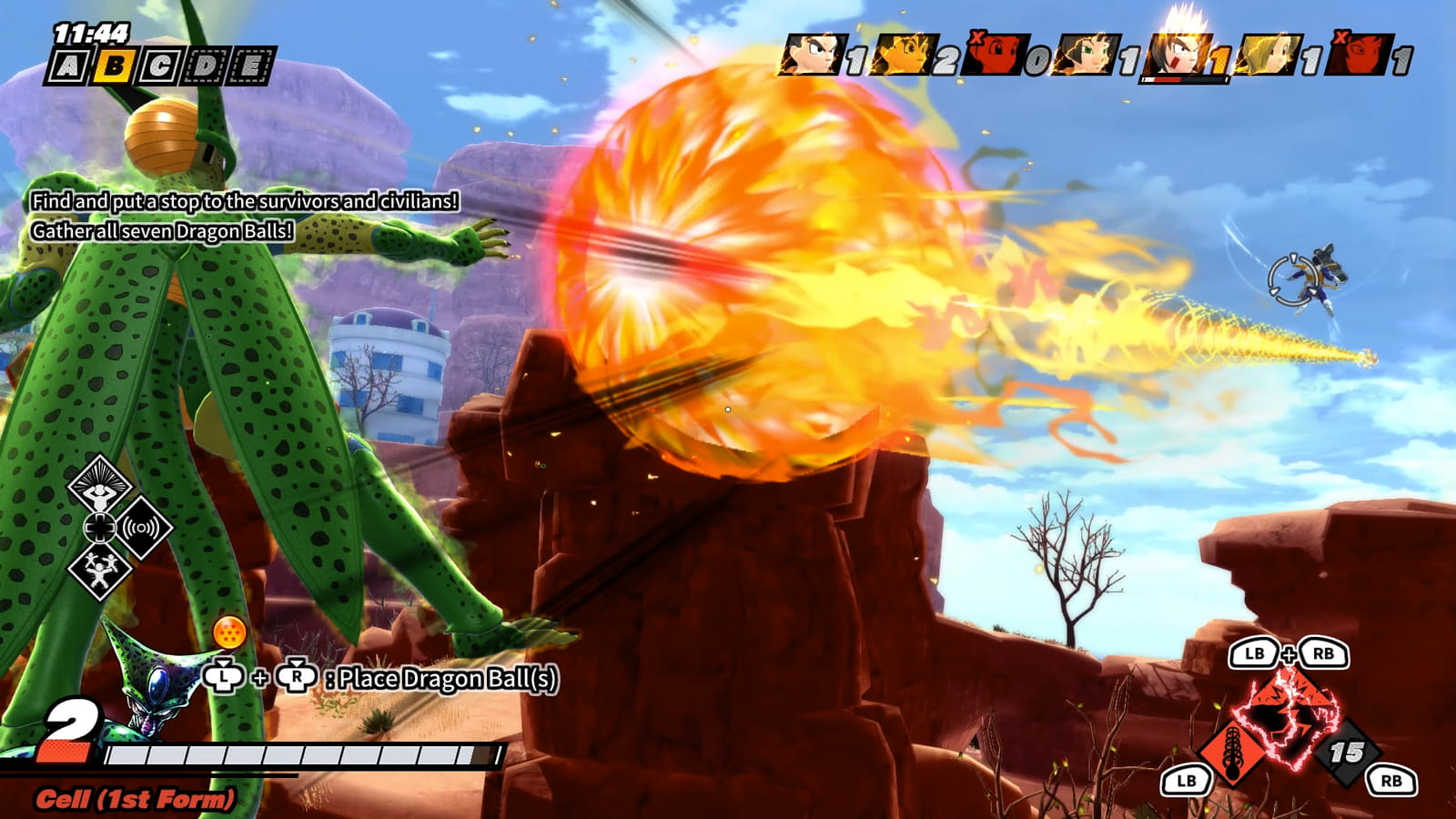
Task: Activate the radar signal wave skill icon
Action: (141, 527)
